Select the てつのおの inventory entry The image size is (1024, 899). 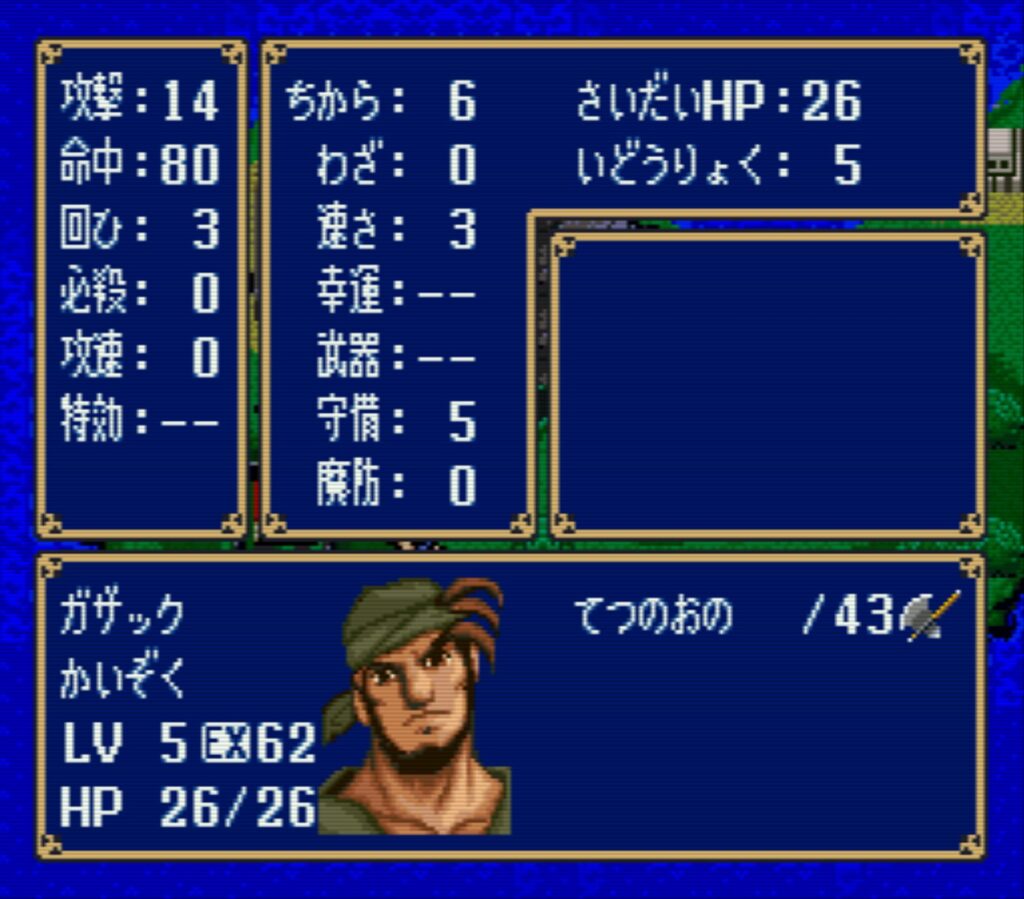[x=654, y=617]
